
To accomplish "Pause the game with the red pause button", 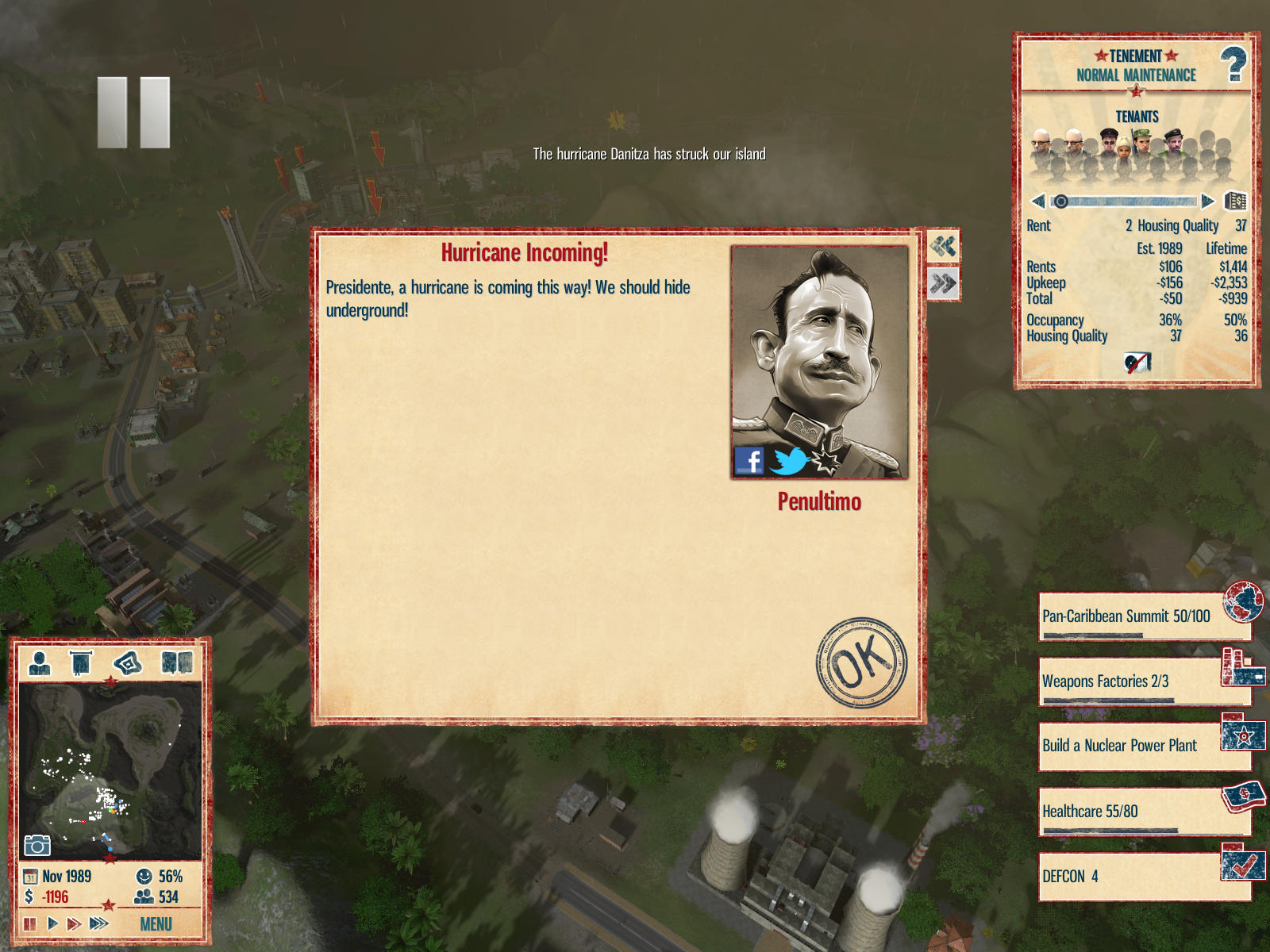I will [30, 923].
